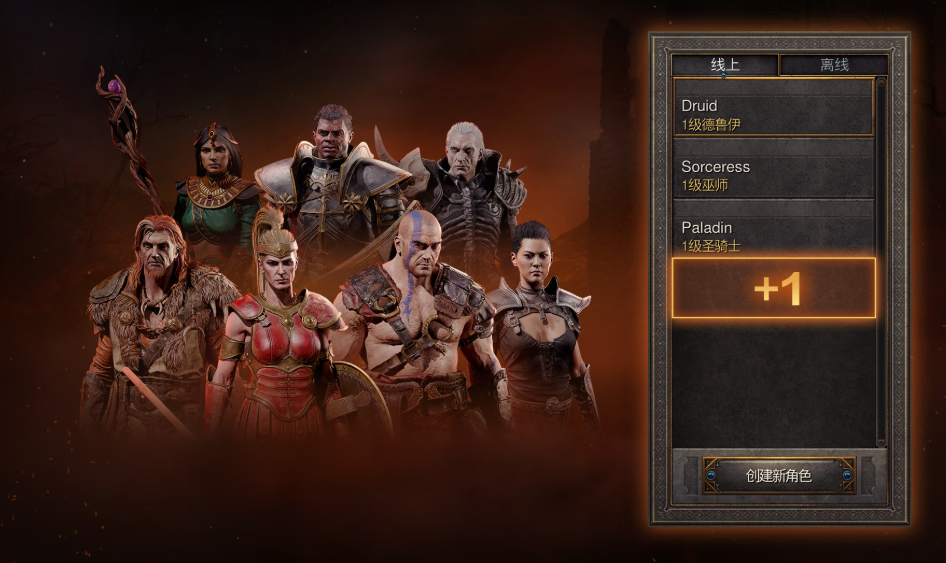Click the character list scrollbar
This screenshot has height=563, width=946.
click(881, 260)
